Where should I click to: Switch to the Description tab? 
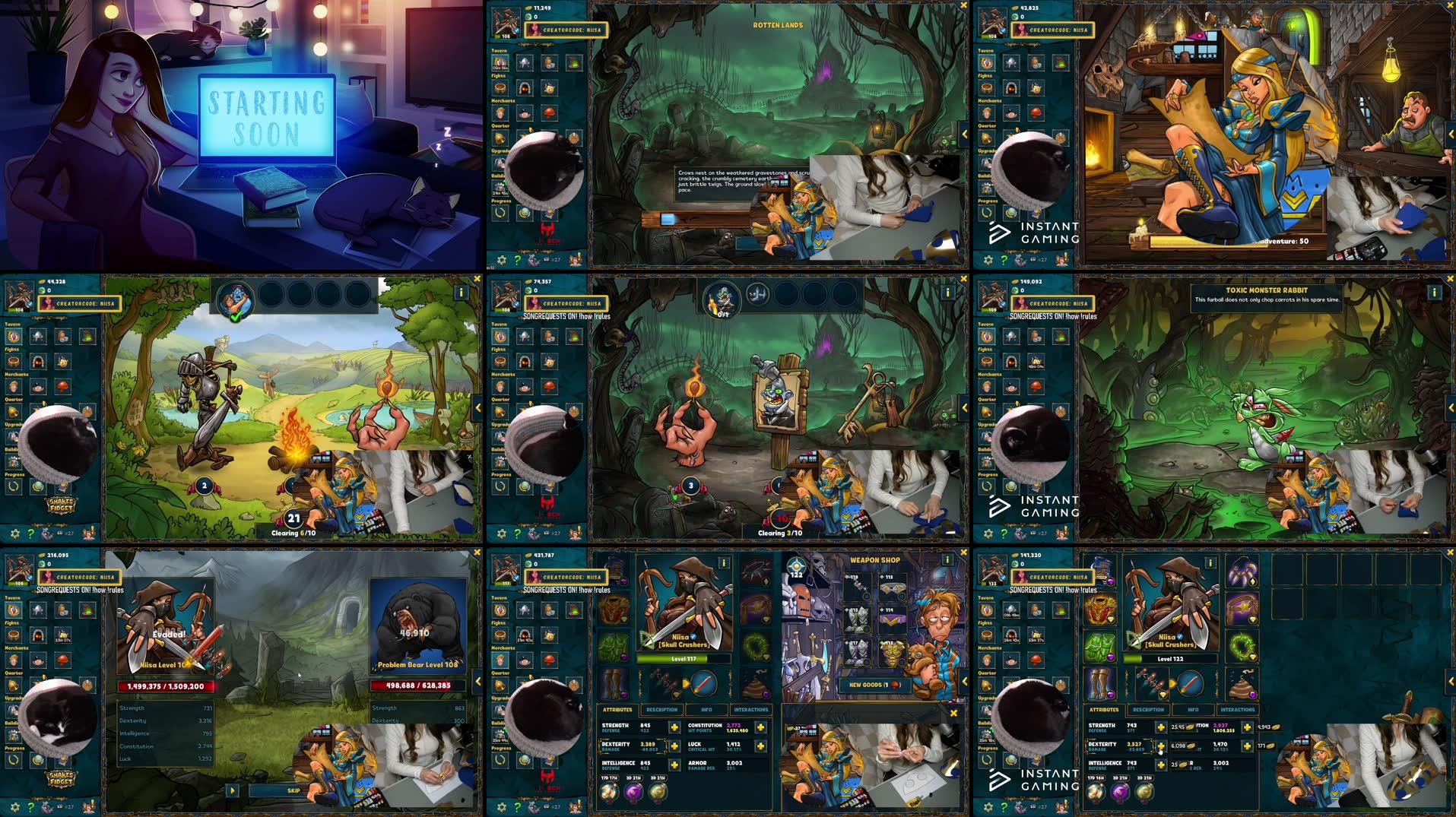[x=661, y=710]
